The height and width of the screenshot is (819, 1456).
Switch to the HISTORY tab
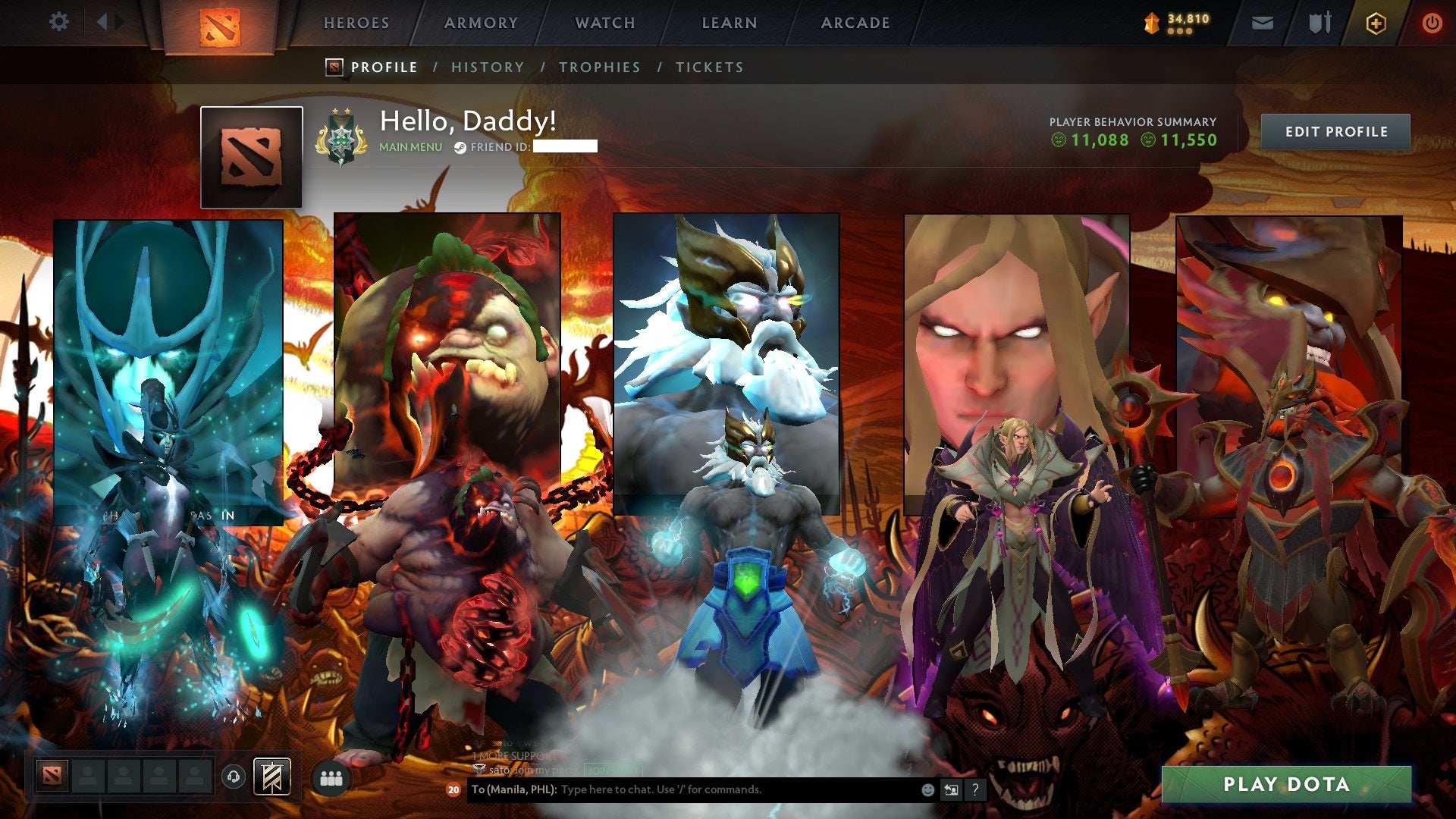[487, 67]
